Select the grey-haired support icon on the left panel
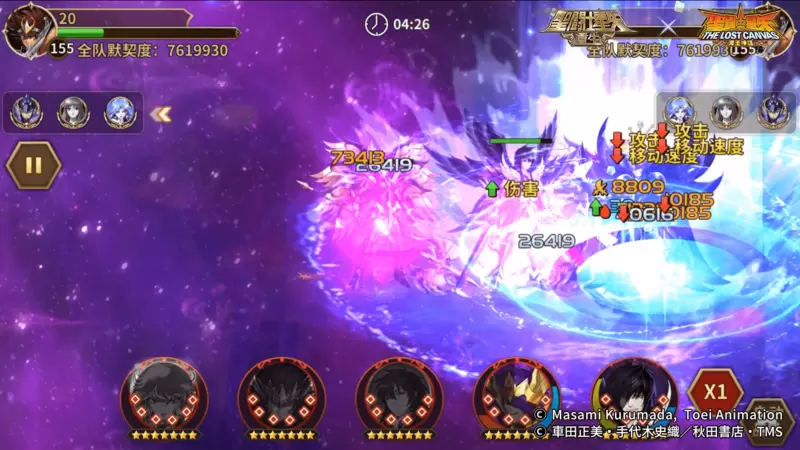This screenshot has width=800, height=450. (72, 113)
